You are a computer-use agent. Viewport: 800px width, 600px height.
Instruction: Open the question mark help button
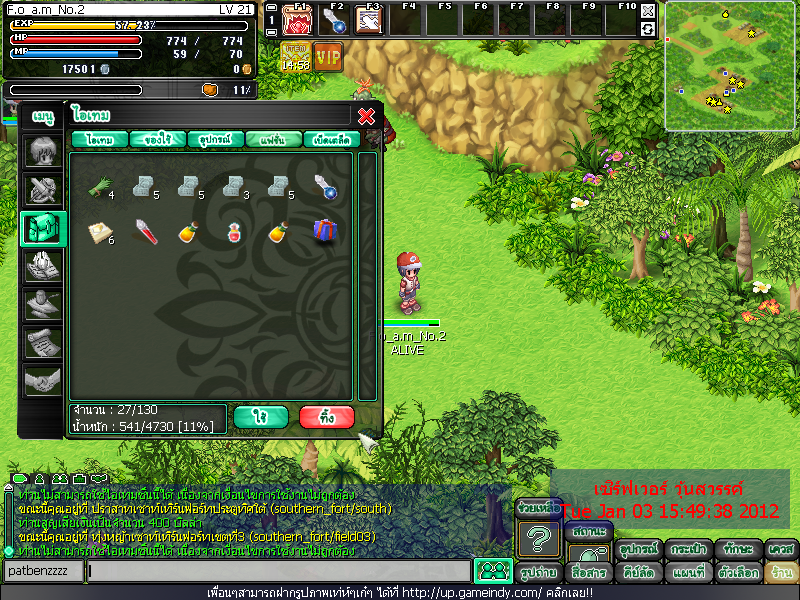click(538, 541)
